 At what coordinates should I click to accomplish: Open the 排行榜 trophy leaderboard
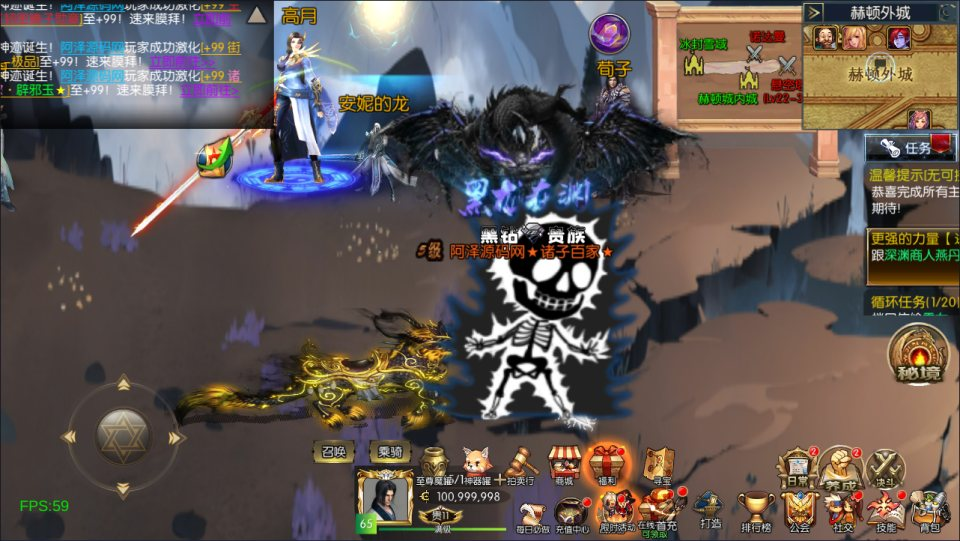(756, 511)
